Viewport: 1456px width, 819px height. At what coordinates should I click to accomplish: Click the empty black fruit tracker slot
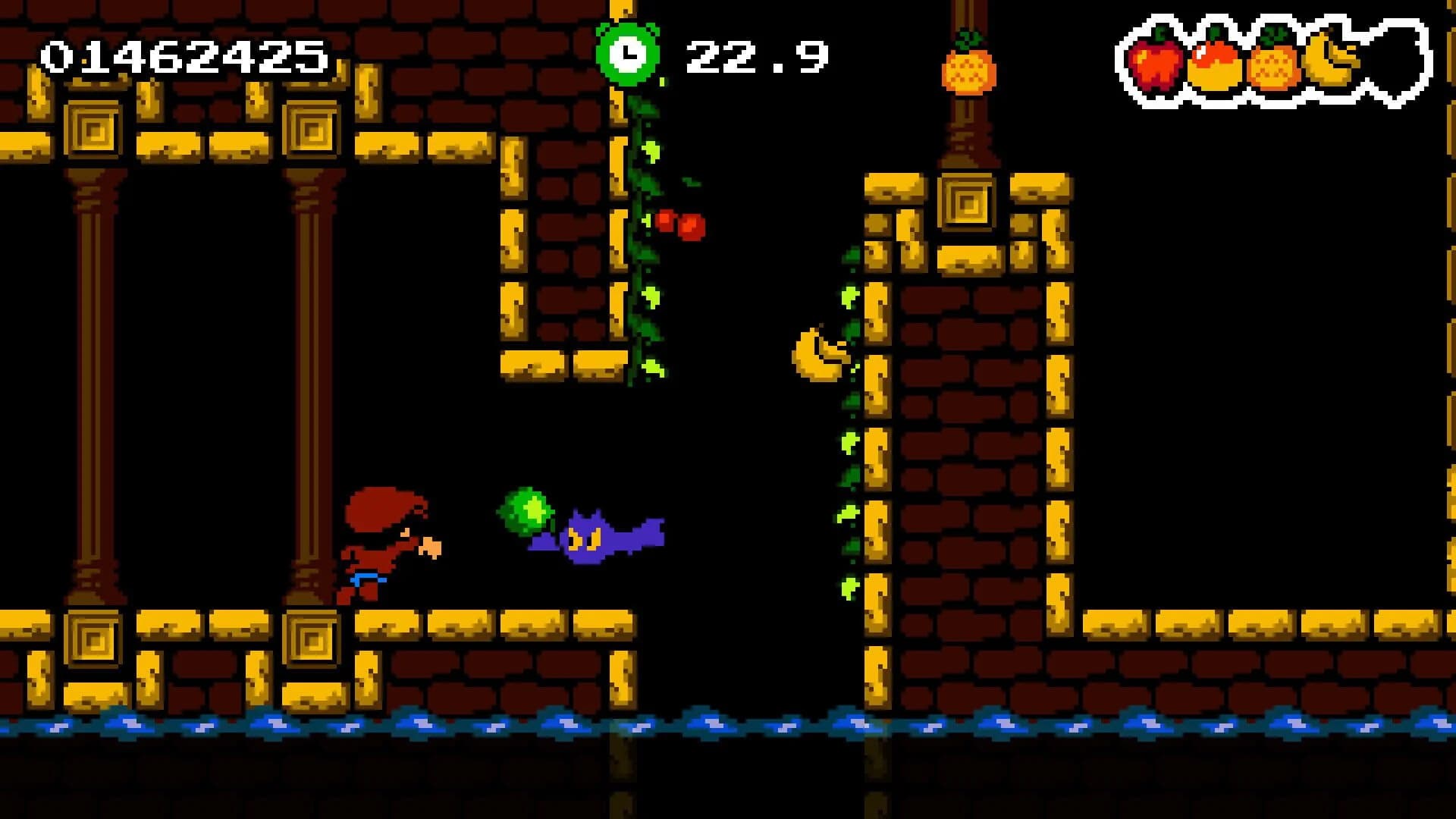[x=1394, y=61]
